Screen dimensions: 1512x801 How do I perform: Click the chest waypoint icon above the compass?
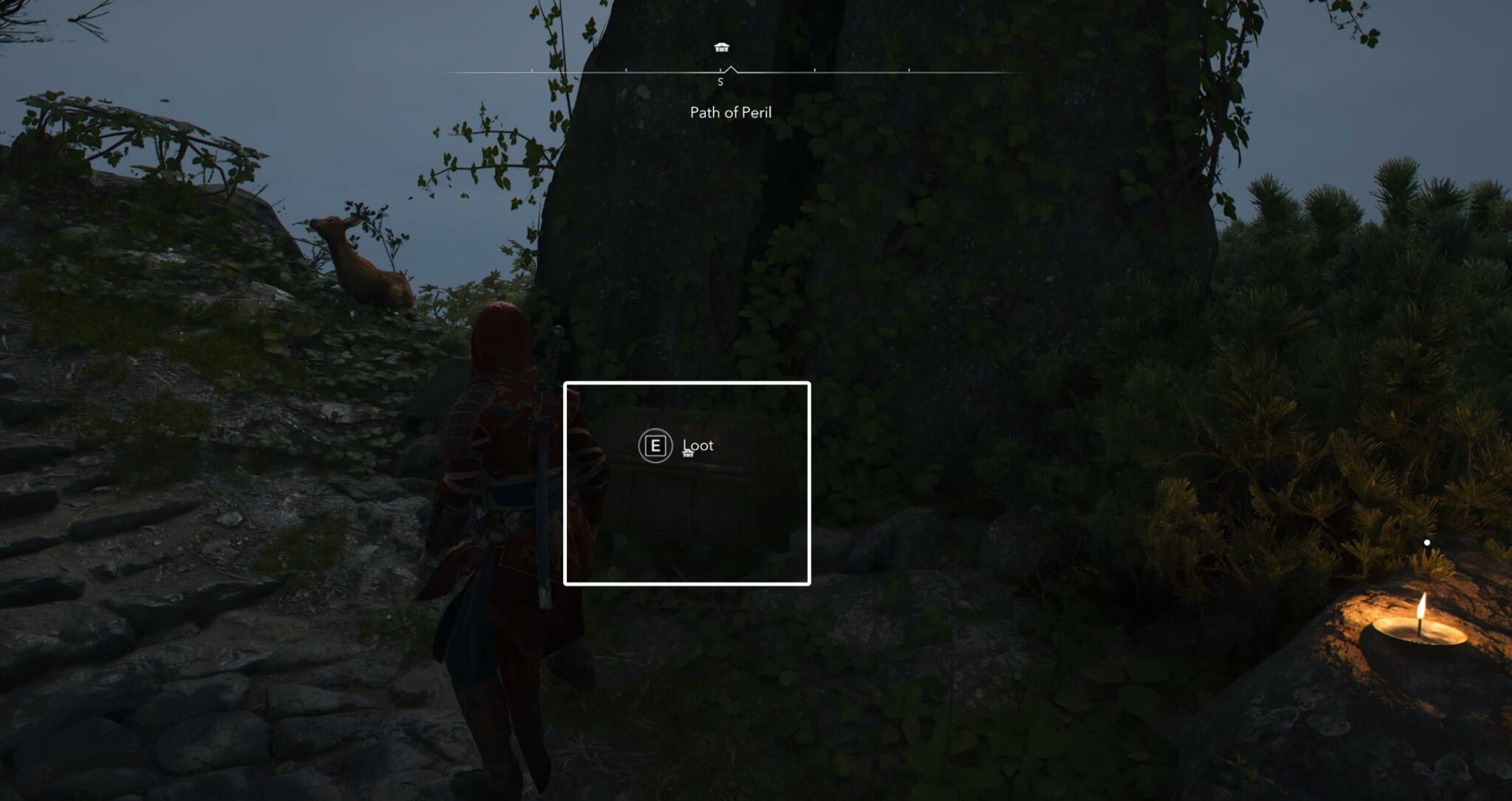click(721, 47)
